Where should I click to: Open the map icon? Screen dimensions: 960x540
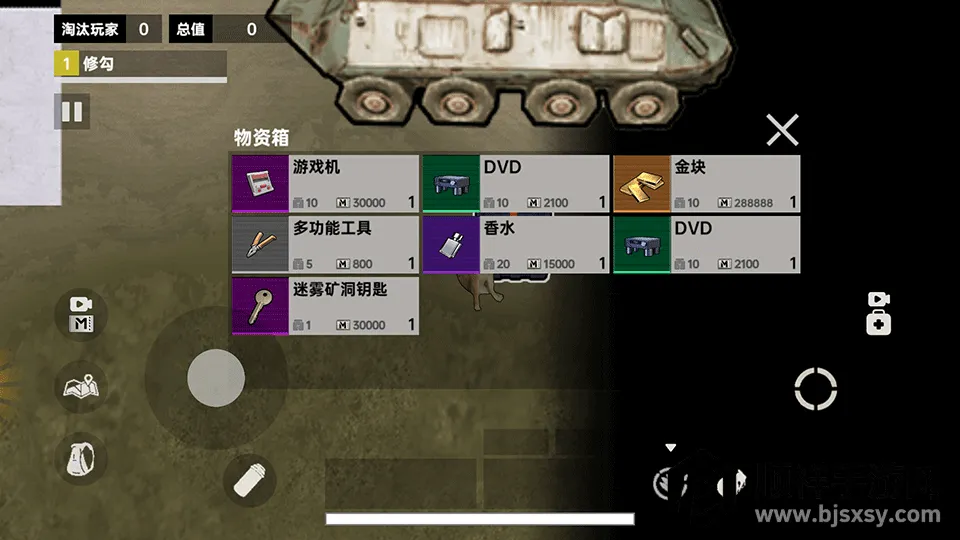81,385
